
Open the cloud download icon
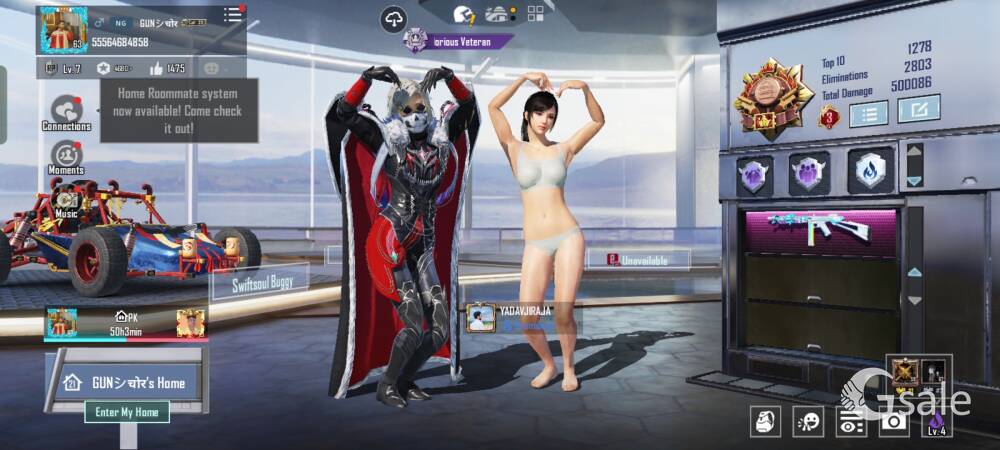tap(394, 18)
